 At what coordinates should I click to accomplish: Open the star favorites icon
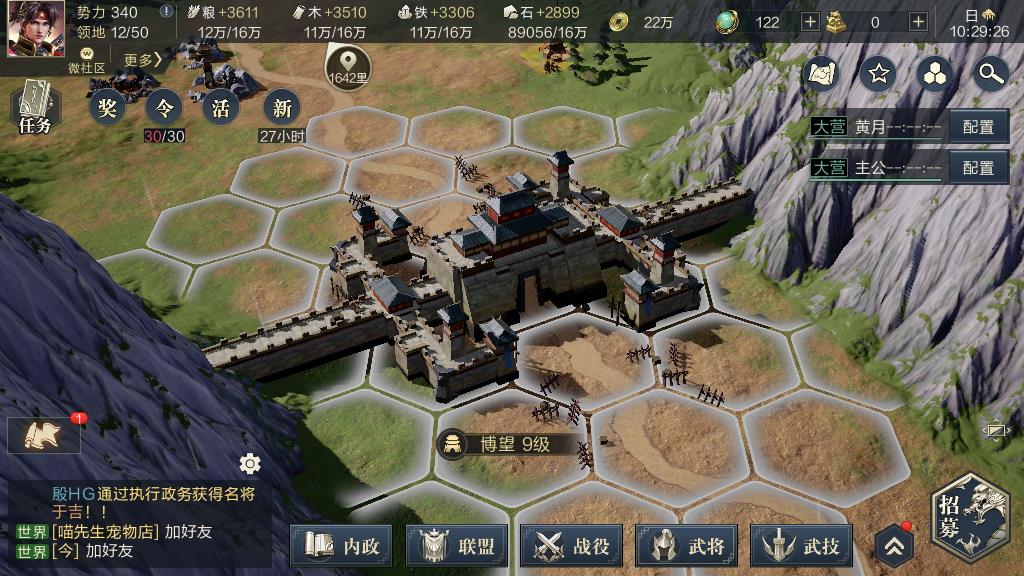click(x=879, y=73)
